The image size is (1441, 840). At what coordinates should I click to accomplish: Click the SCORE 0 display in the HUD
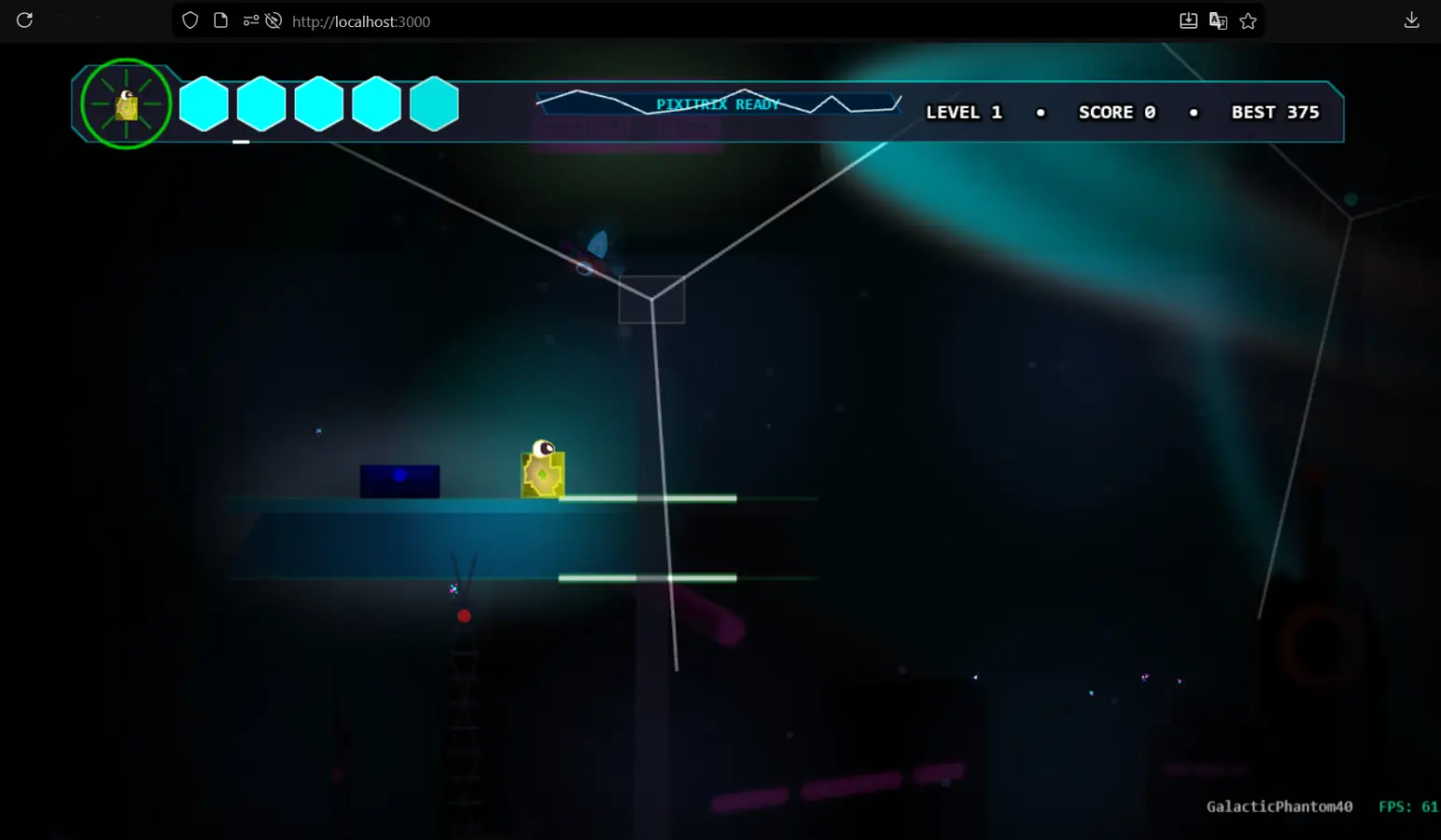point(1116,112)
